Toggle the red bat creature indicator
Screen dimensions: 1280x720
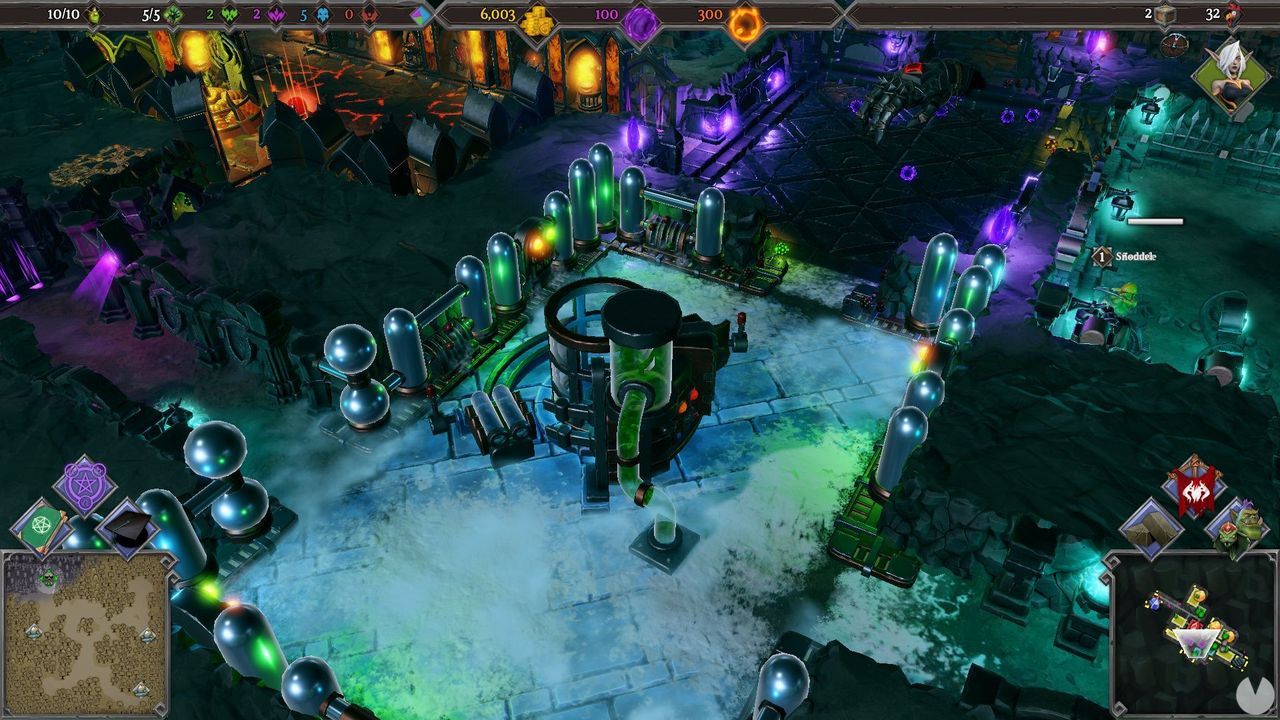[372, 13]
